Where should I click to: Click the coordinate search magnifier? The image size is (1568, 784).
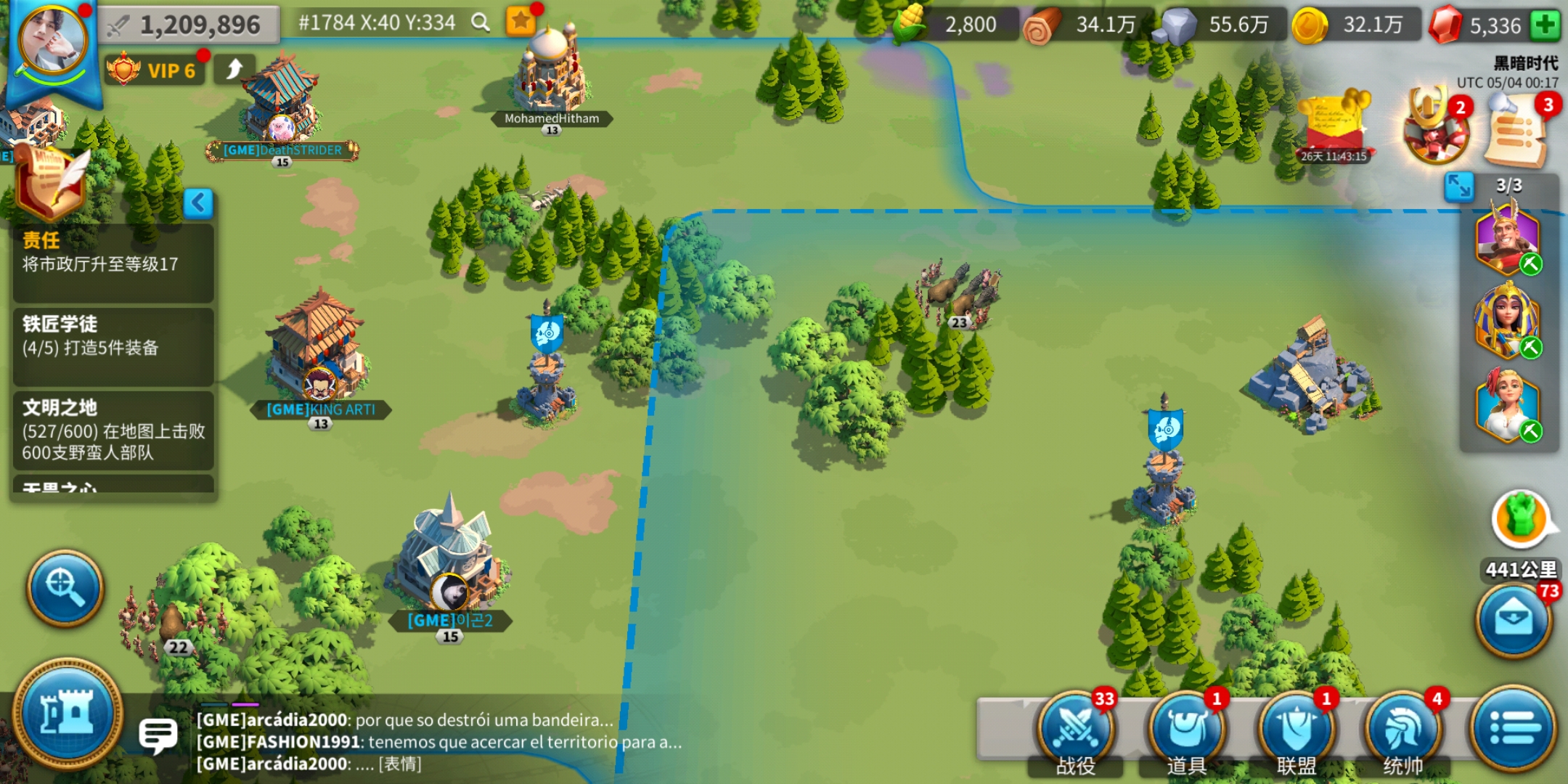point(480,23)
